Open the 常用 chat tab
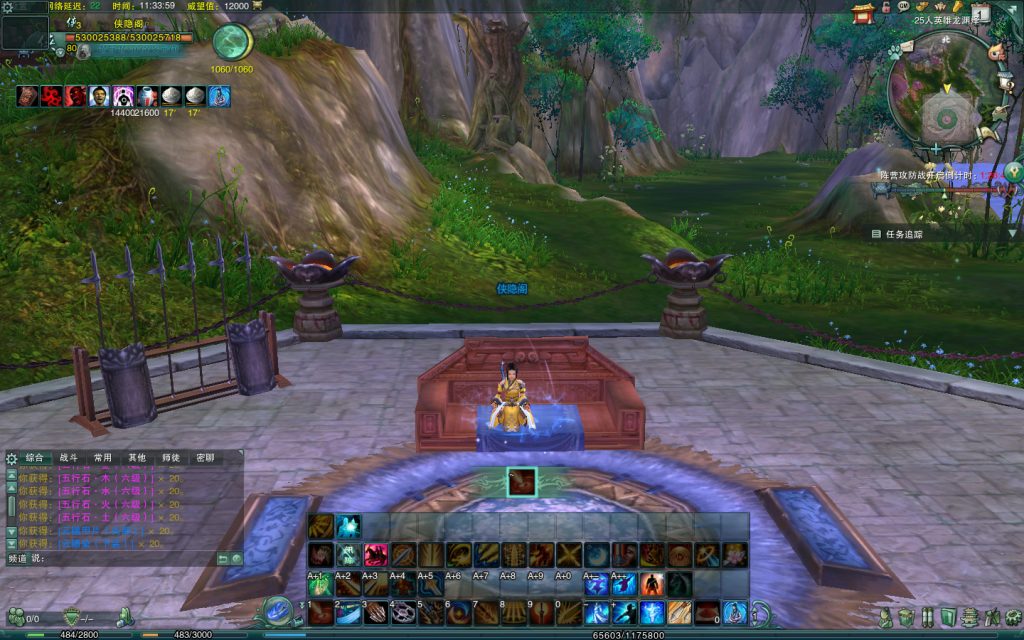 pyautogui.click(x=102, y=457)
